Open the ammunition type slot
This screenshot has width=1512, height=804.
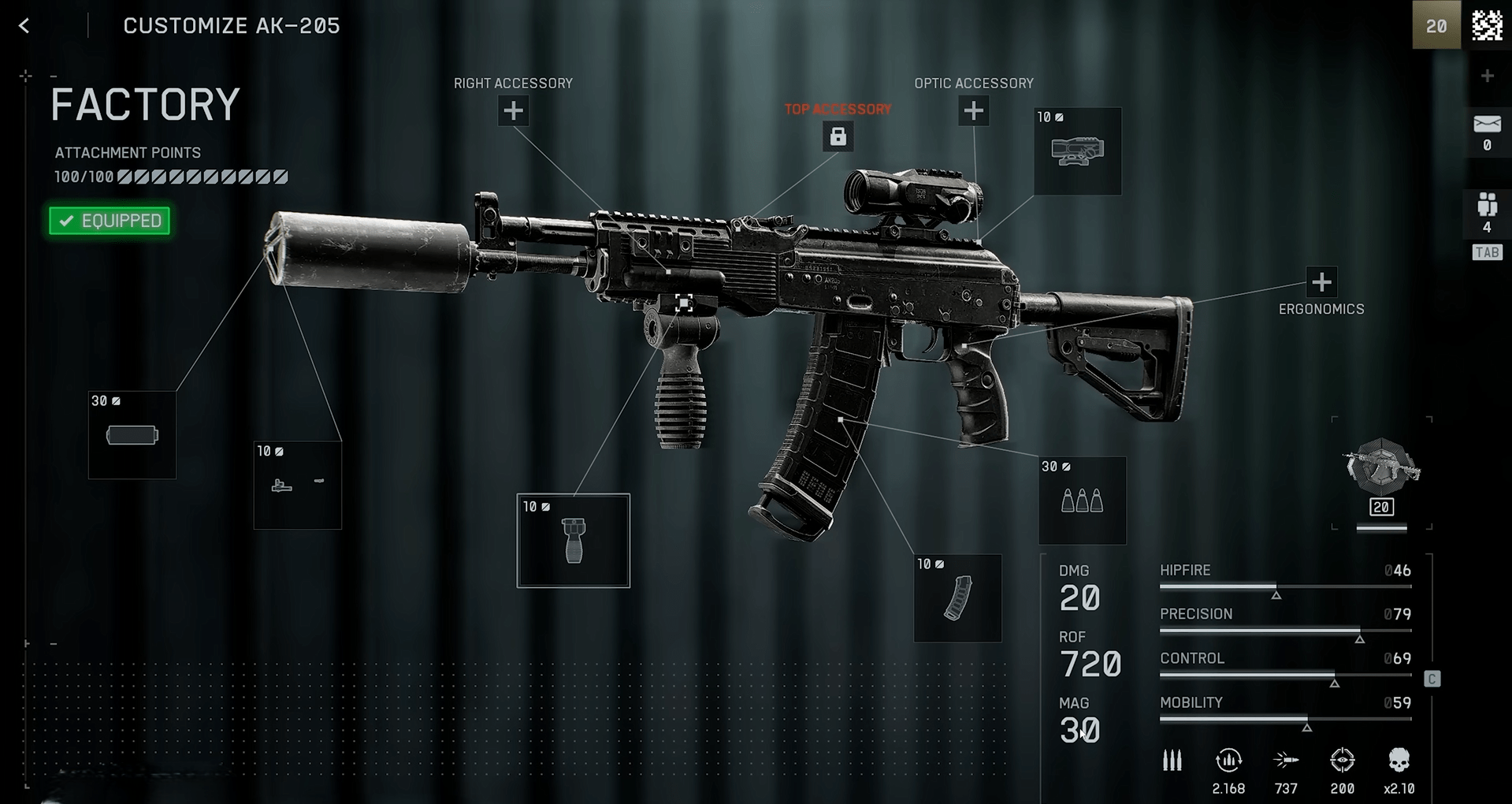coord(1082,501)
